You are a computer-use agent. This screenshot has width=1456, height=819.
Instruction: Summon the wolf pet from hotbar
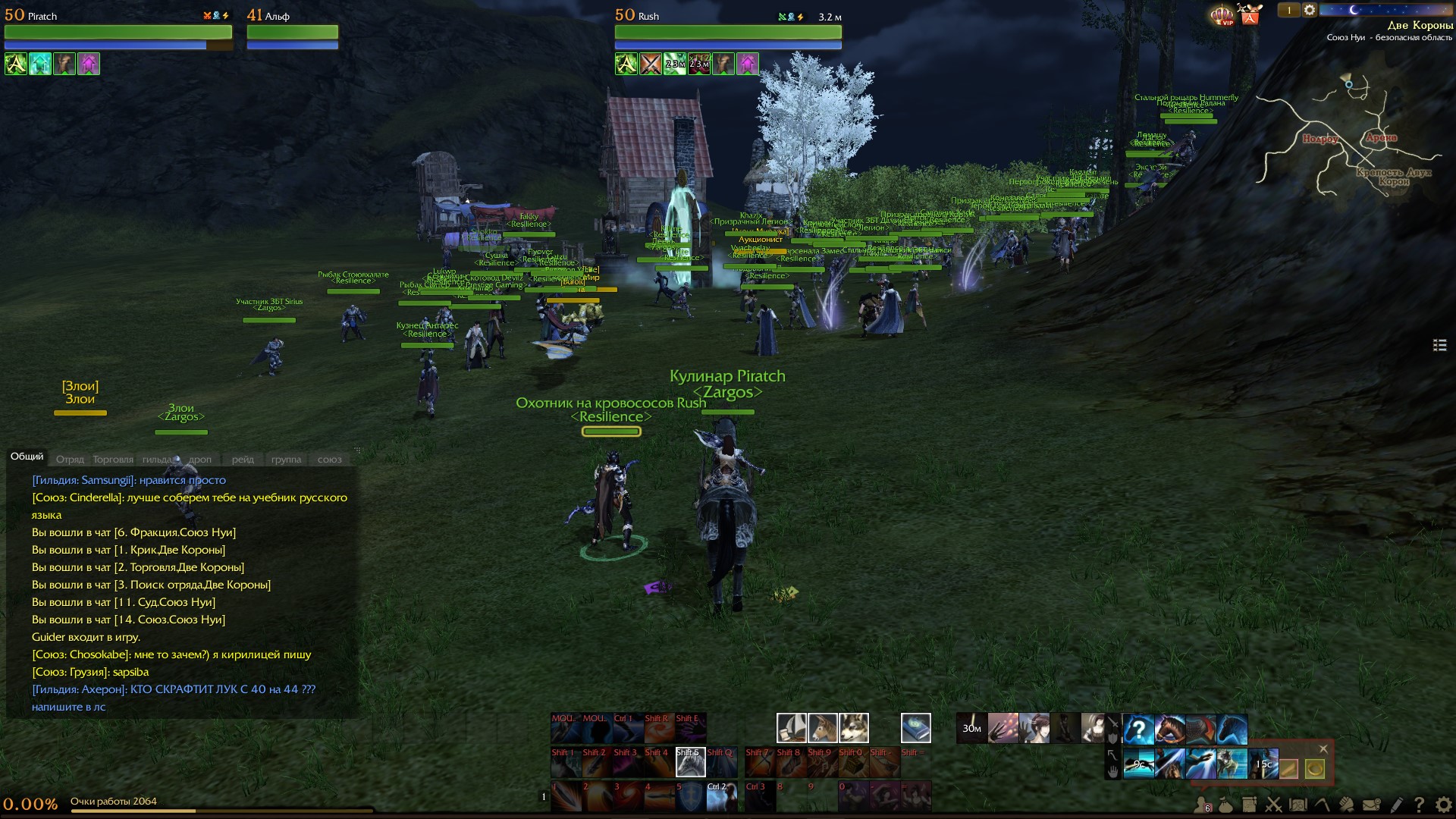tap(854, 728)
